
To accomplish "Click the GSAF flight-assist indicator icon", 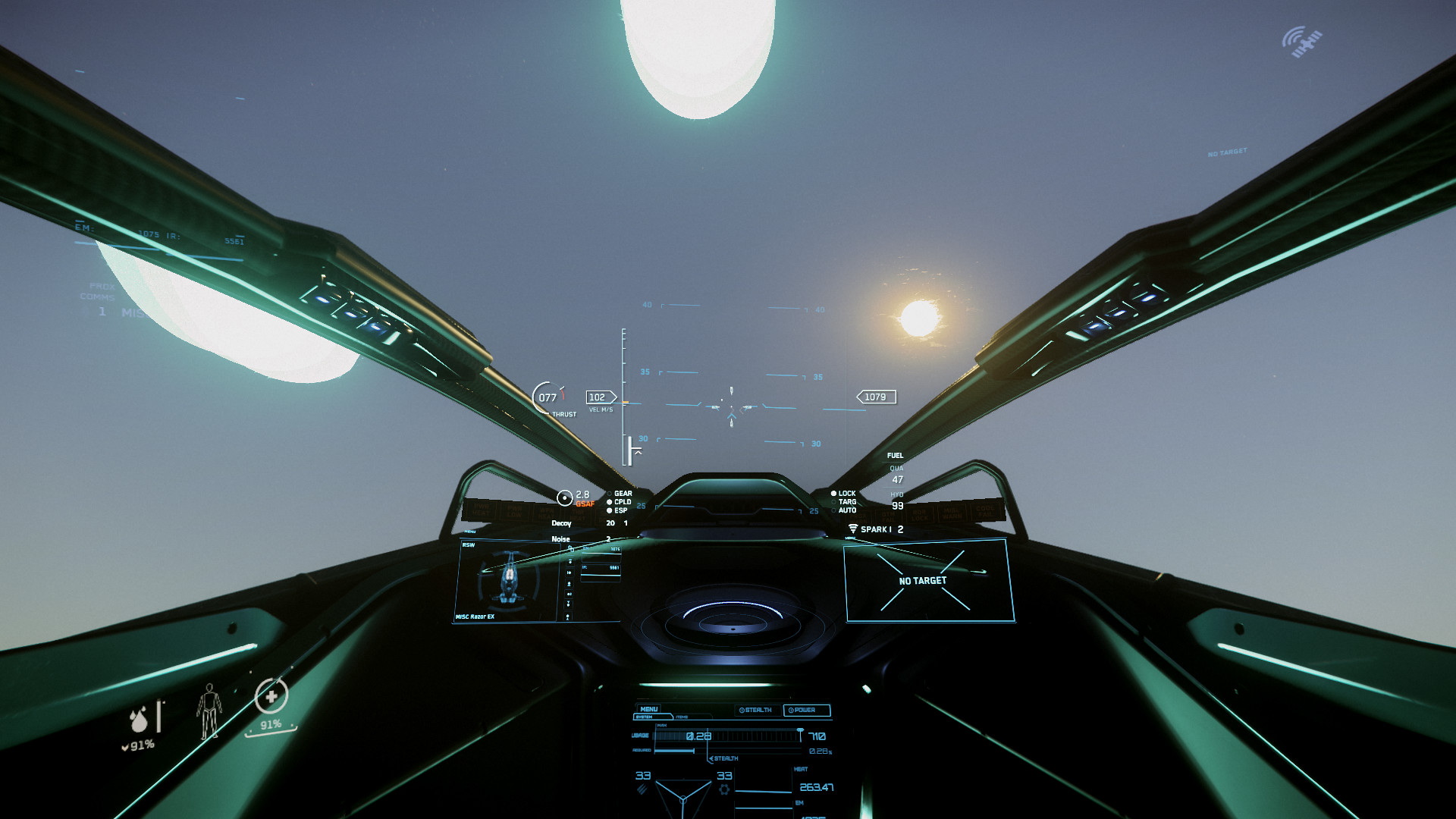I will 566,497.
